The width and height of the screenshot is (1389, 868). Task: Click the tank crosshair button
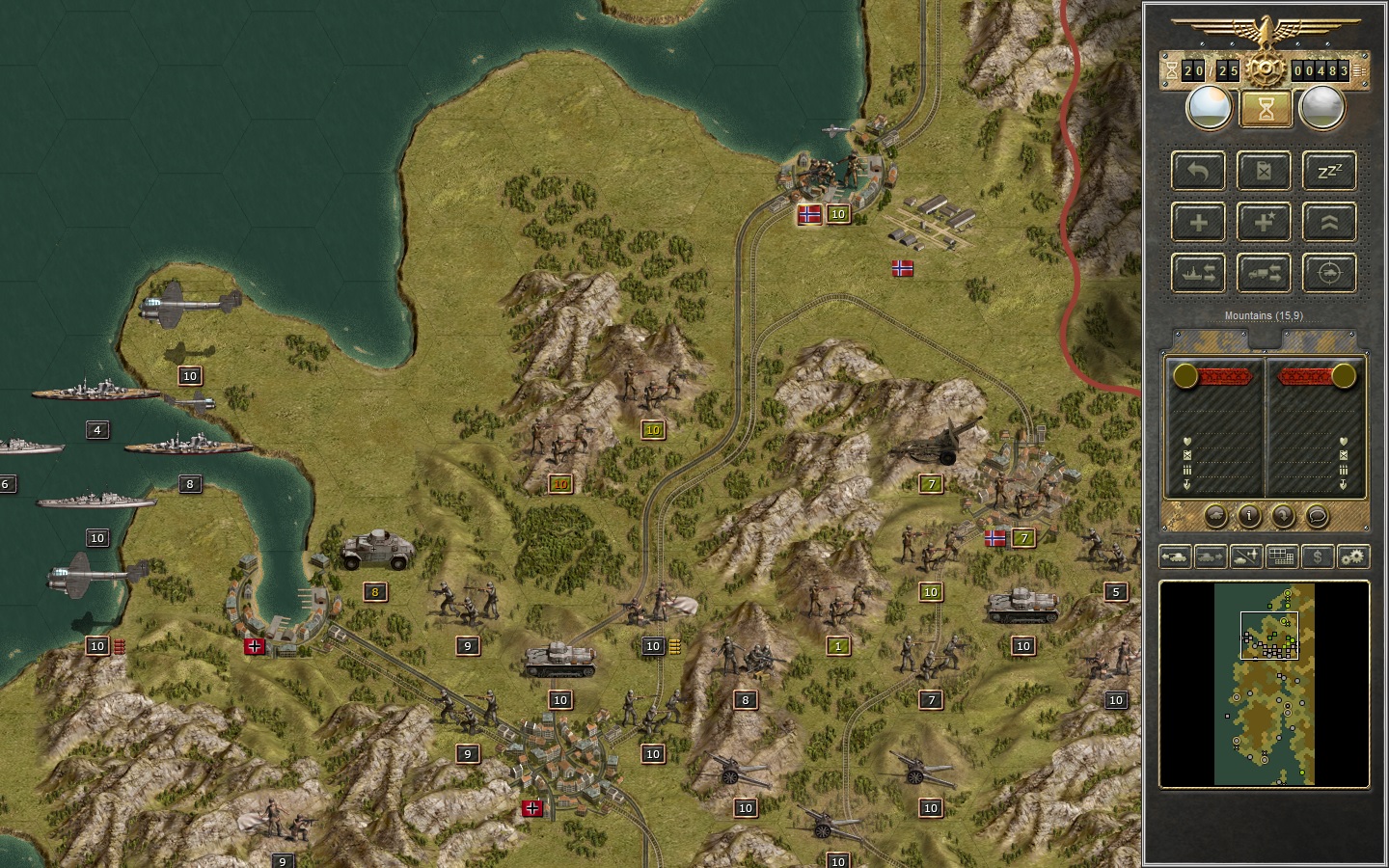(1329, 274)
